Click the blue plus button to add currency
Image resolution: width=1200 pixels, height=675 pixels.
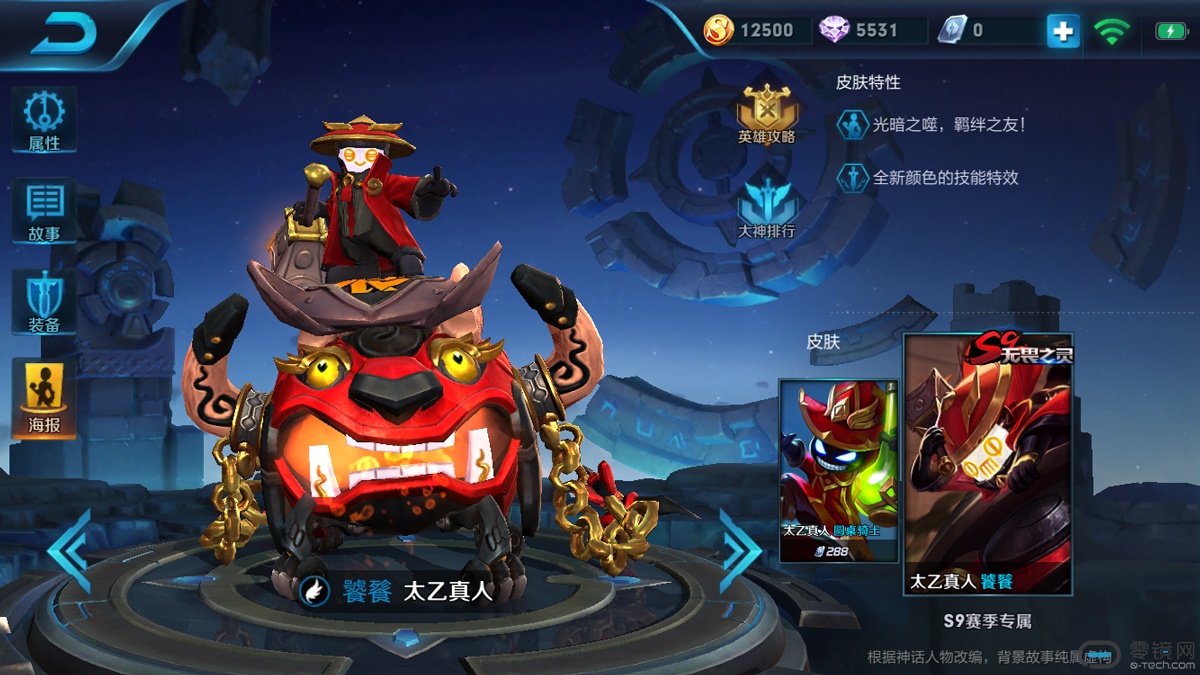click(x=1062, y=31)
